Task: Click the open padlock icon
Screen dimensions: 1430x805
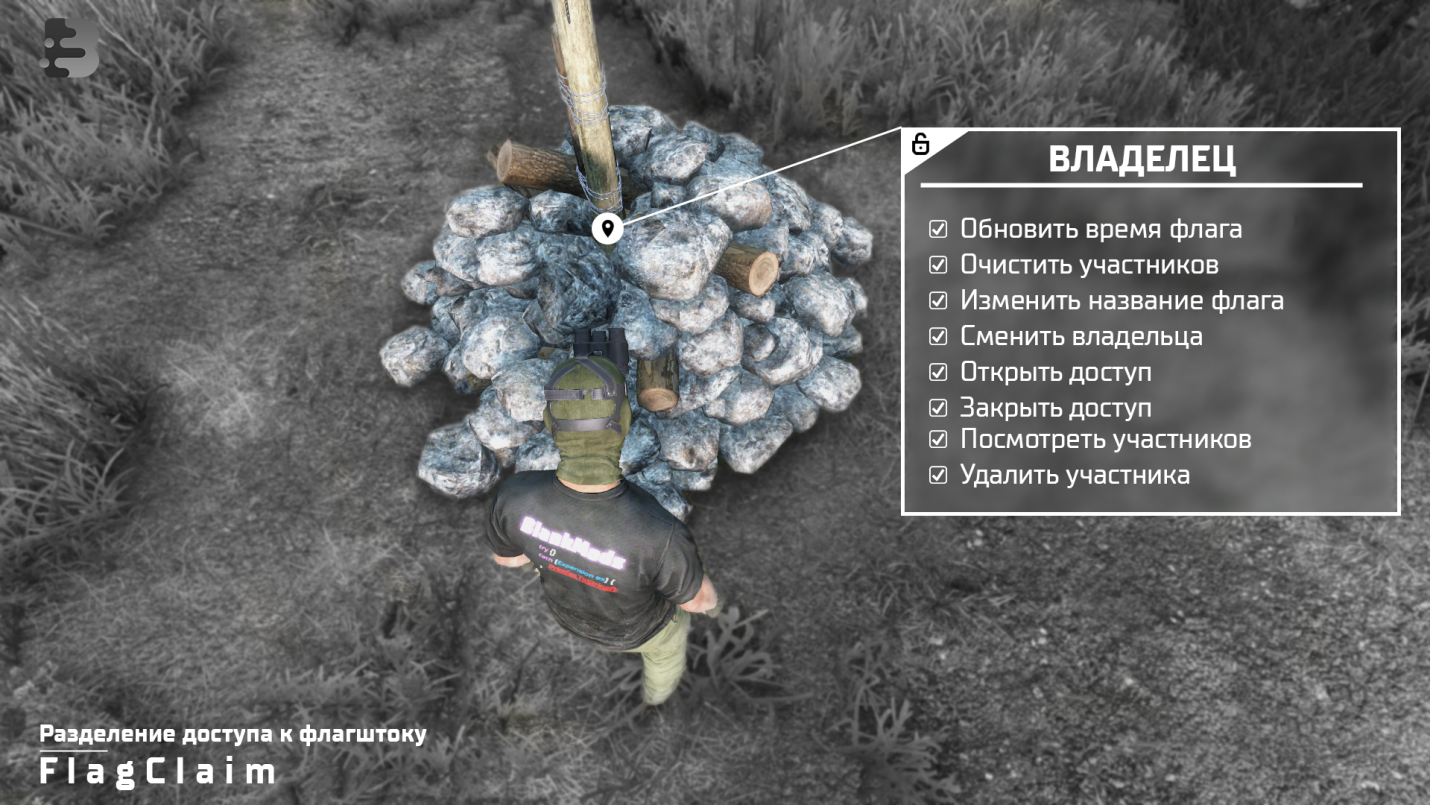Action: point(920,144)
